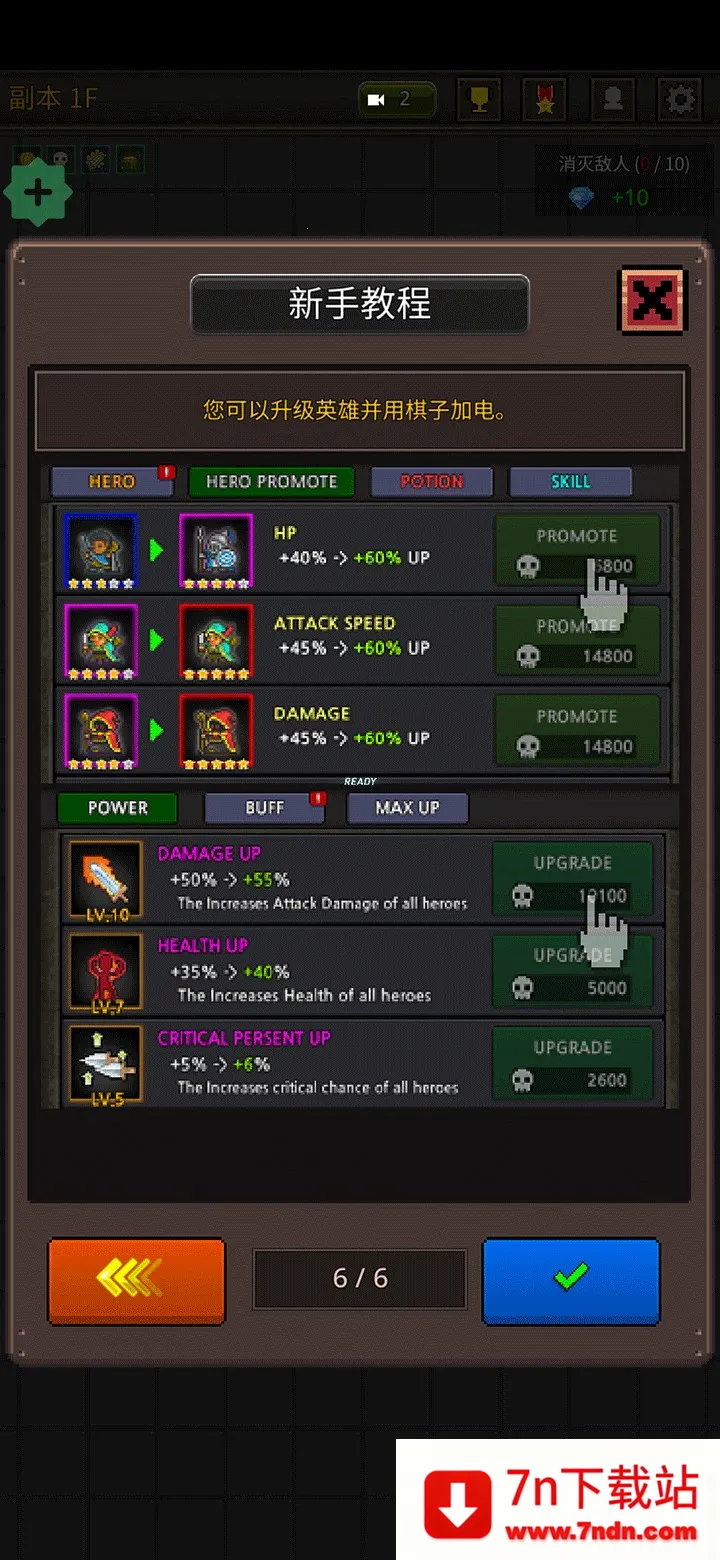Open the BUFF tab
Viewport: 720px width, 1560px height.
pyautogui.click(x=265, y=808)
